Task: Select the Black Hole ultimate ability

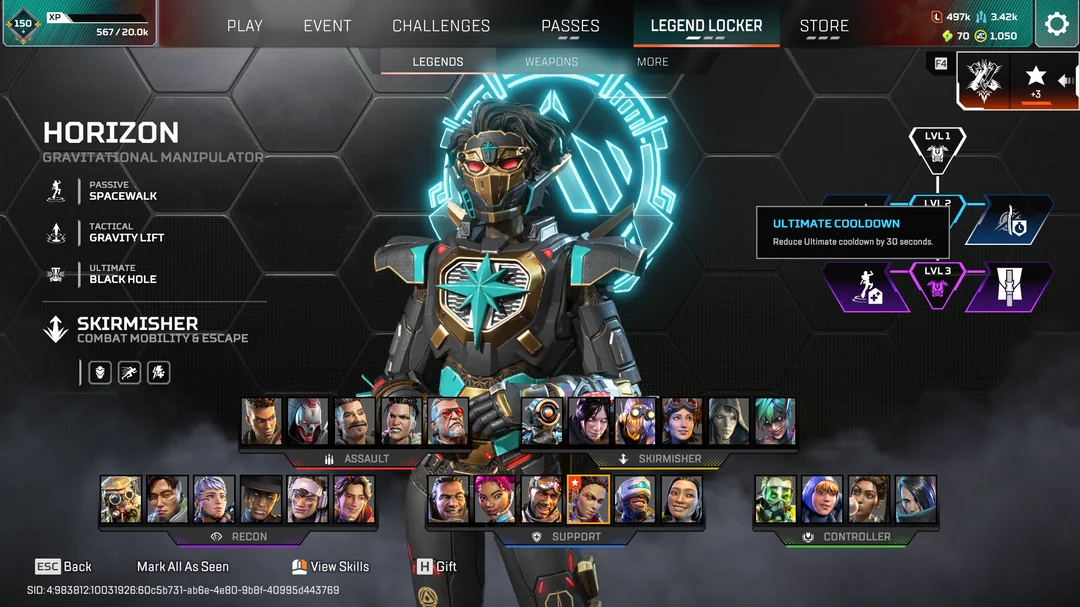Action: 122,275
